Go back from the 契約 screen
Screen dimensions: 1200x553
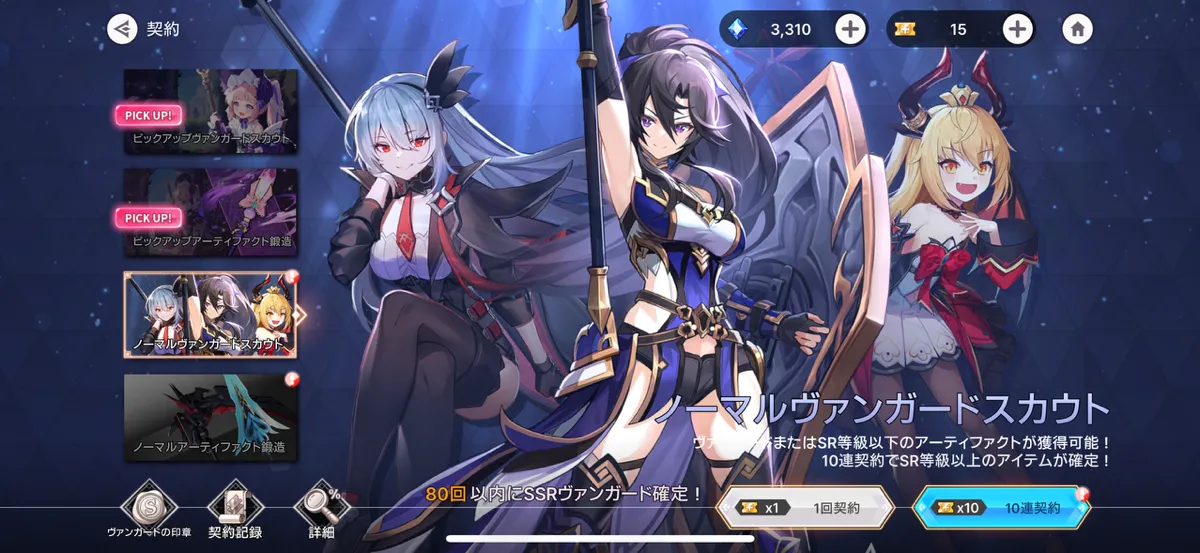[122, 29]
